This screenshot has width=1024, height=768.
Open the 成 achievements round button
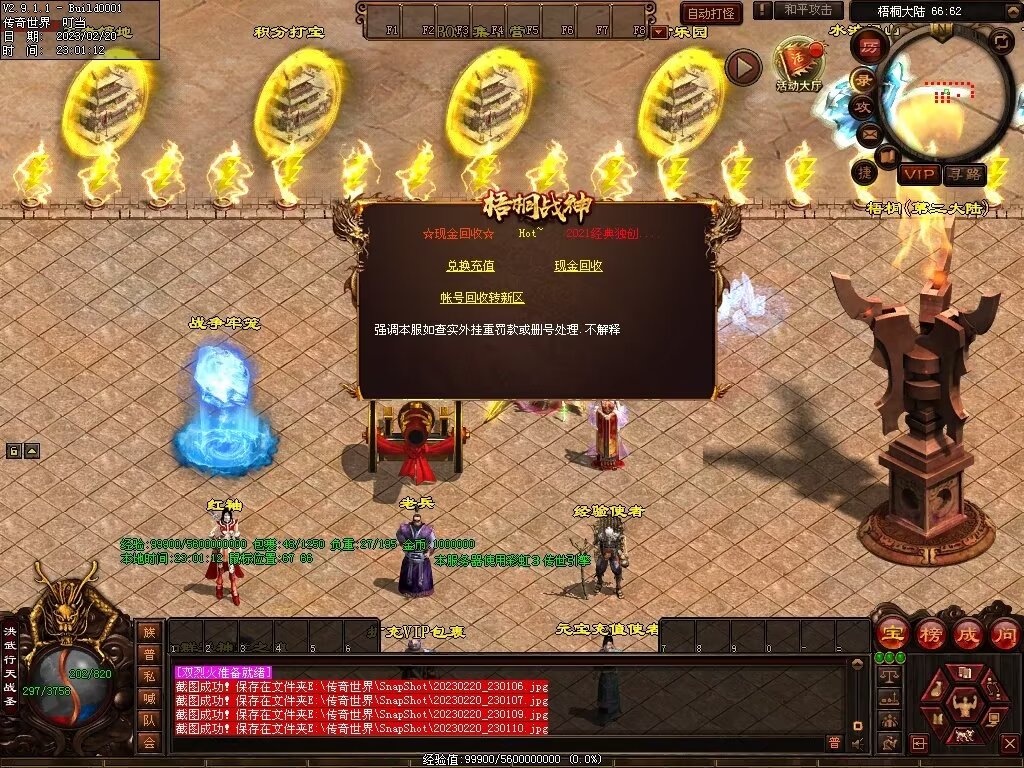(x=967, y=633)
